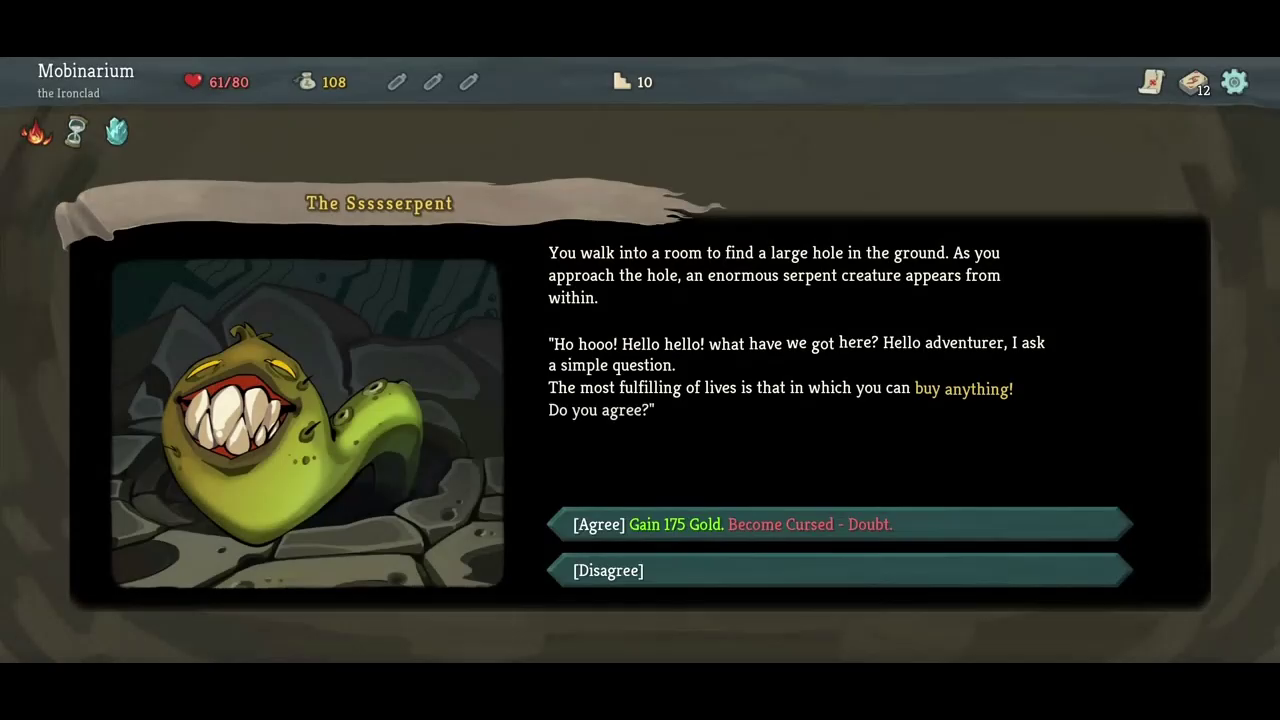Click the serpent portrait illustration
The height and width of the screenshot is (720, 1280).
click(305, 420)
